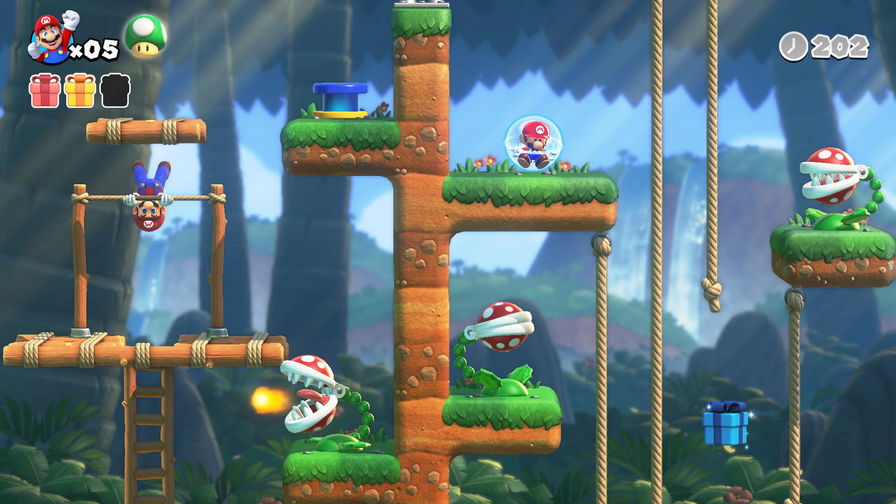Click the black uncollected present silhouette
896x504 pixels.
pyautogui.click(x=115, y=91)
